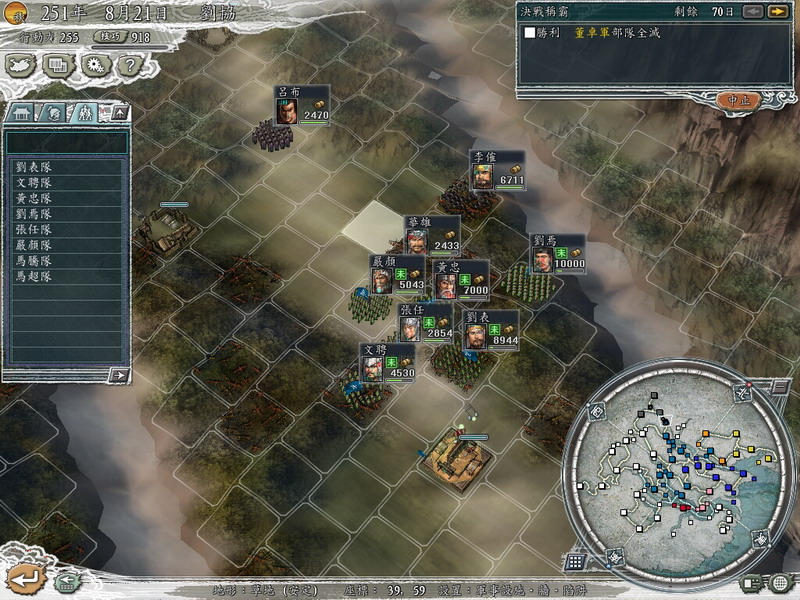This screenshot has width=800, height=600.
Task: Open the gear settings icon
Action: [x=94, y=65]
